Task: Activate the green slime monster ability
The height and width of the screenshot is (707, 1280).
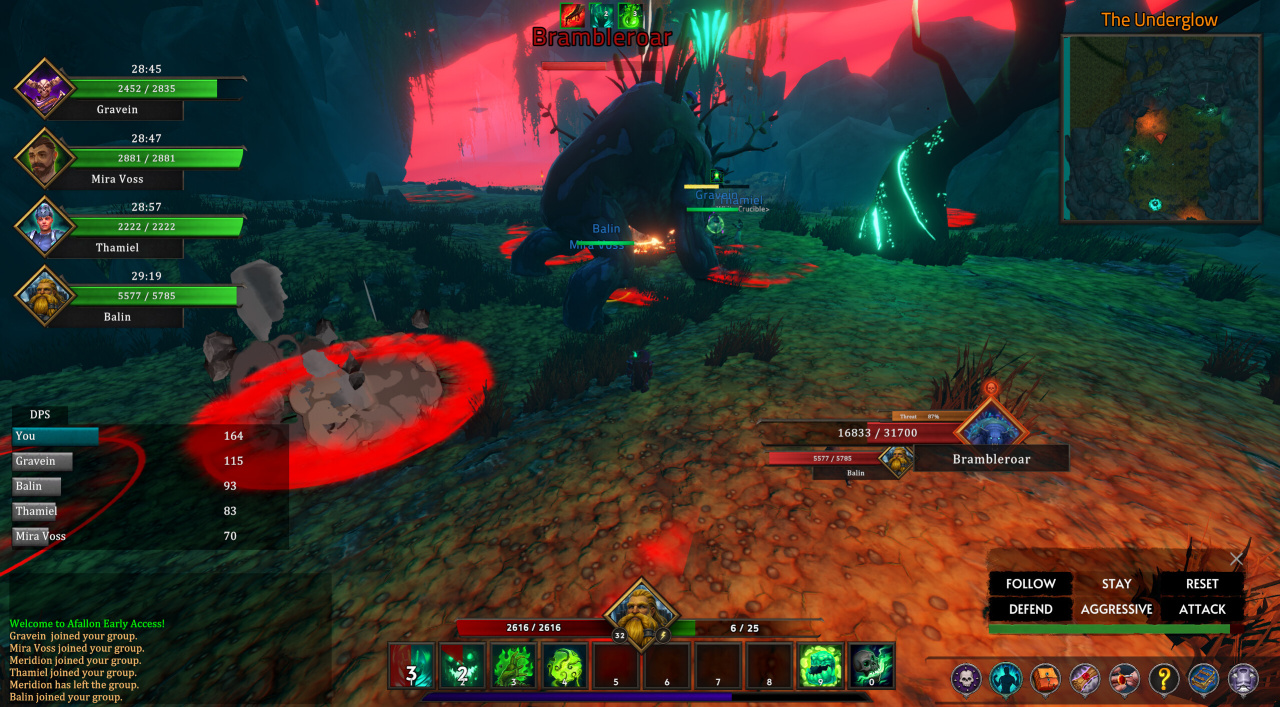Action: 820,666
